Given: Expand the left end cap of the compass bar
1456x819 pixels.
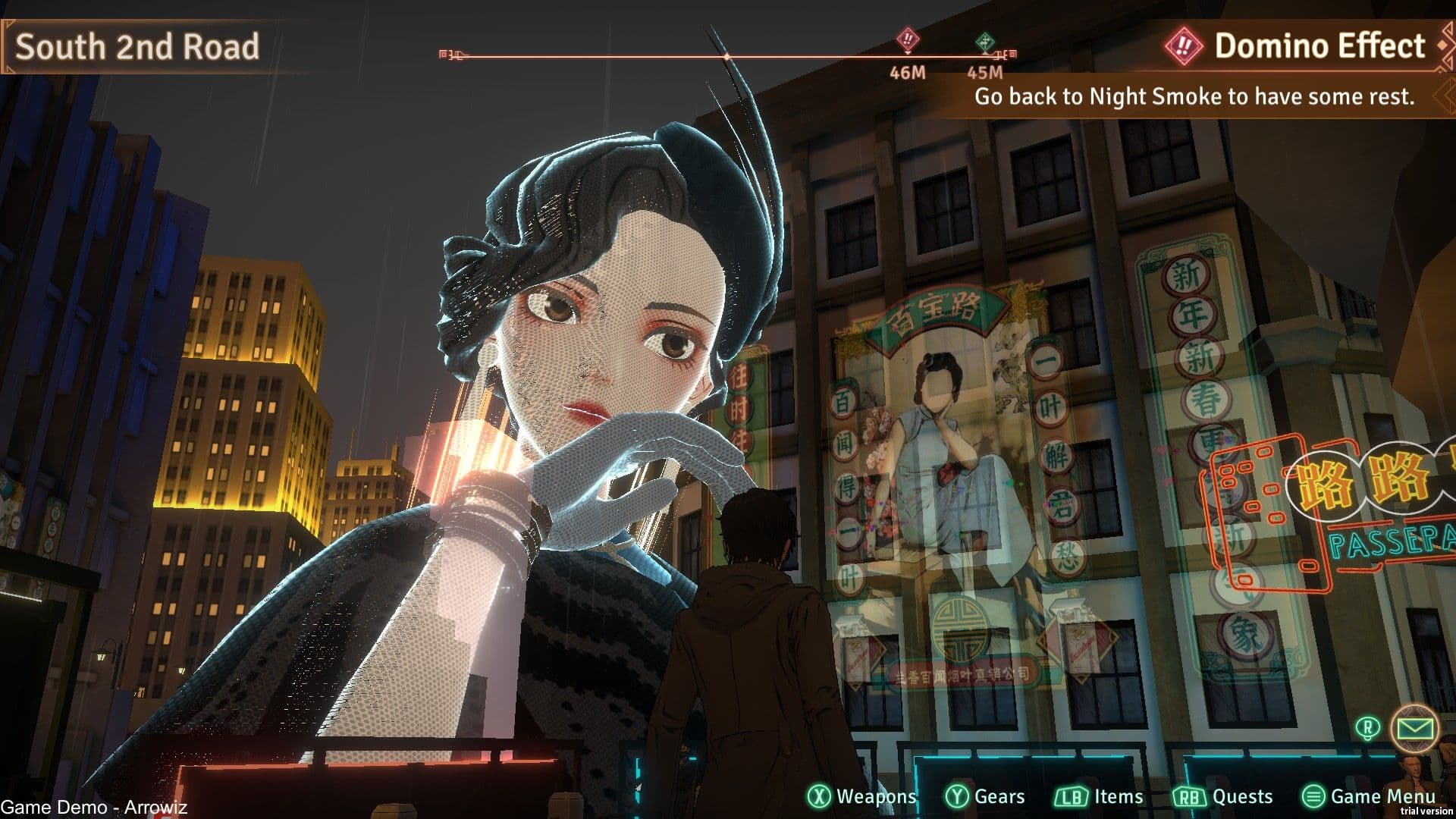Looking at the screenshot, I should [x=441, y=53].
